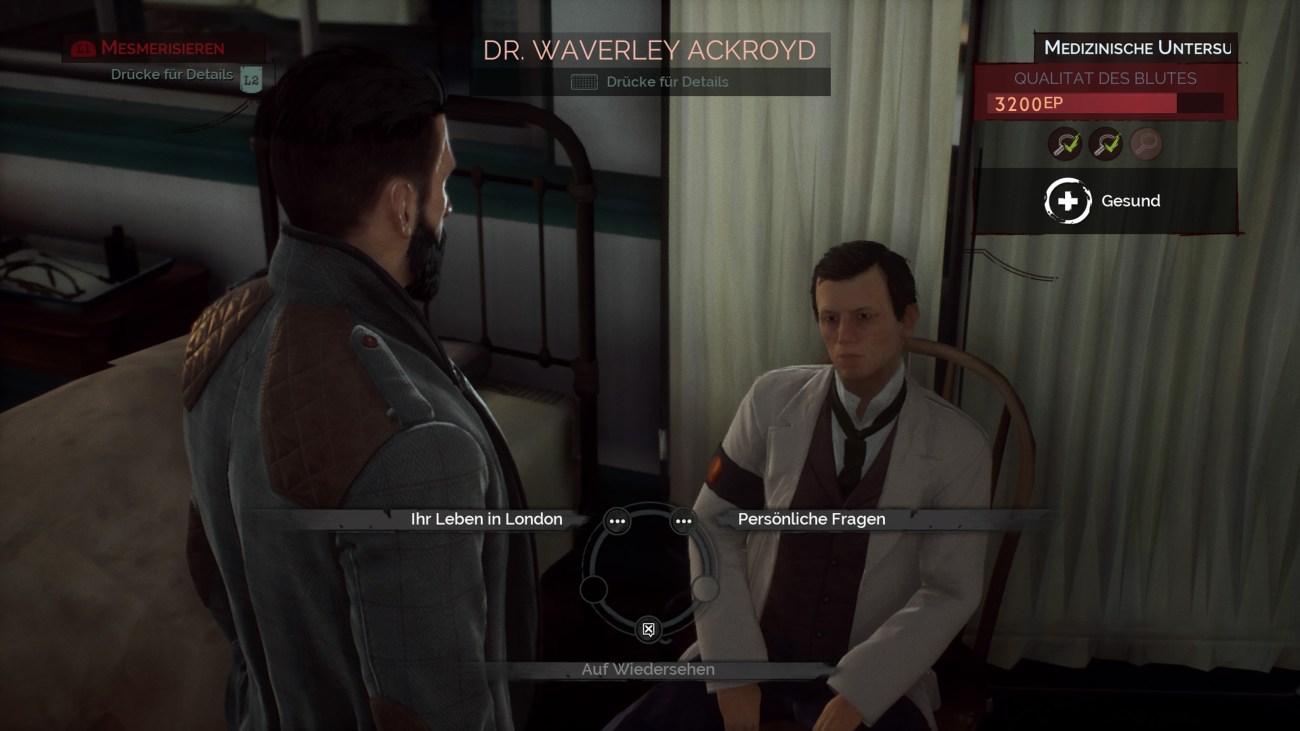Open the Persönliche Fragen topic
The image size is (1300, 731).
(811, 519)
